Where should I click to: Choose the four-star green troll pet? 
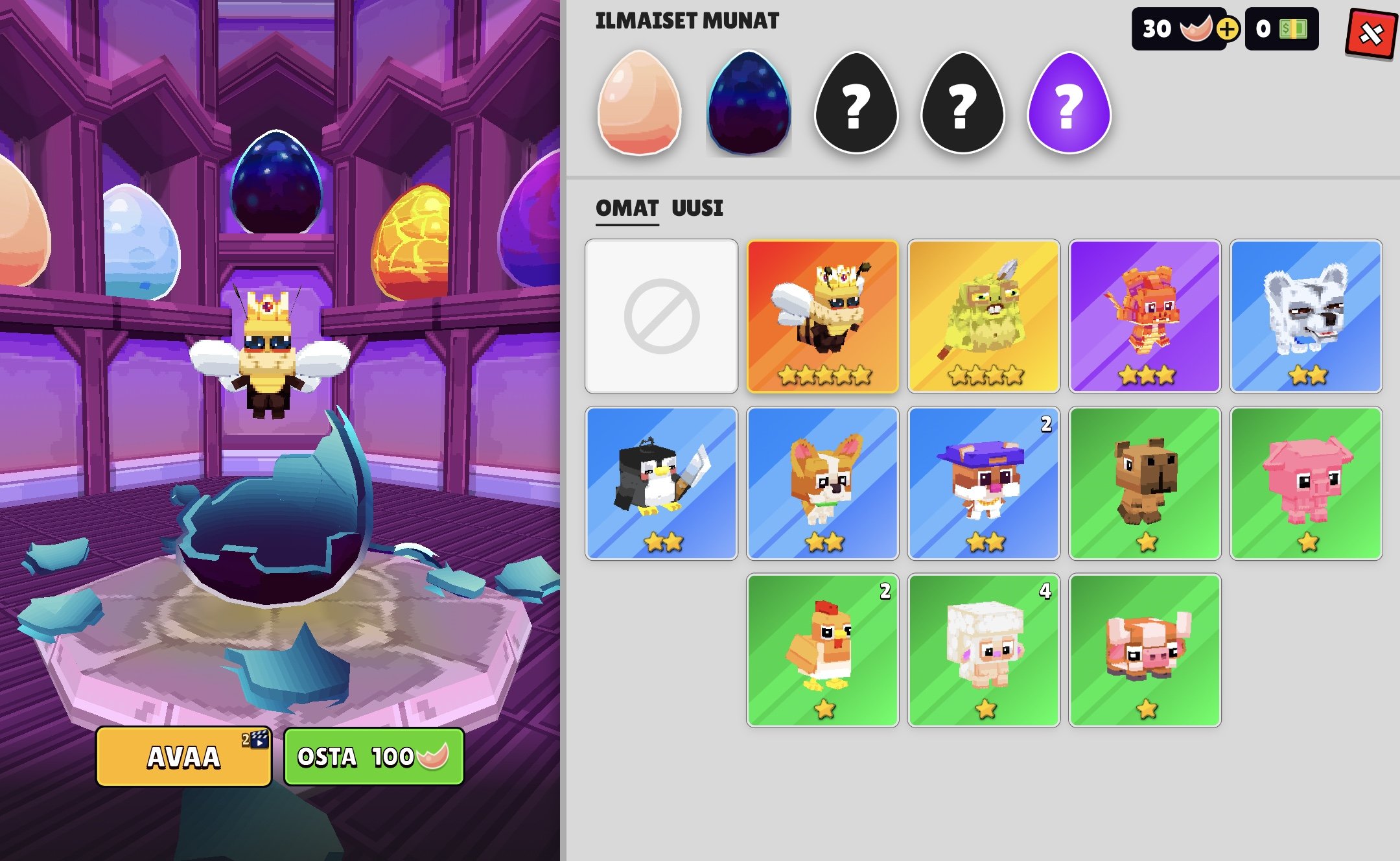(x=984, y=316)
